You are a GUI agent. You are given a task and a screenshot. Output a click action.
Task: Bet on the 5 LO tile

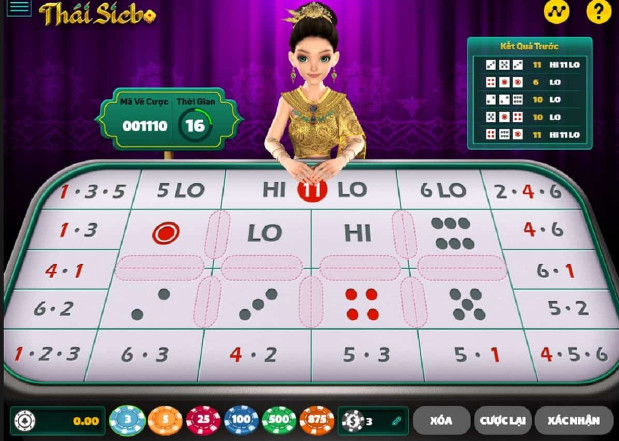pyautogui.click(x=181, y=189)
